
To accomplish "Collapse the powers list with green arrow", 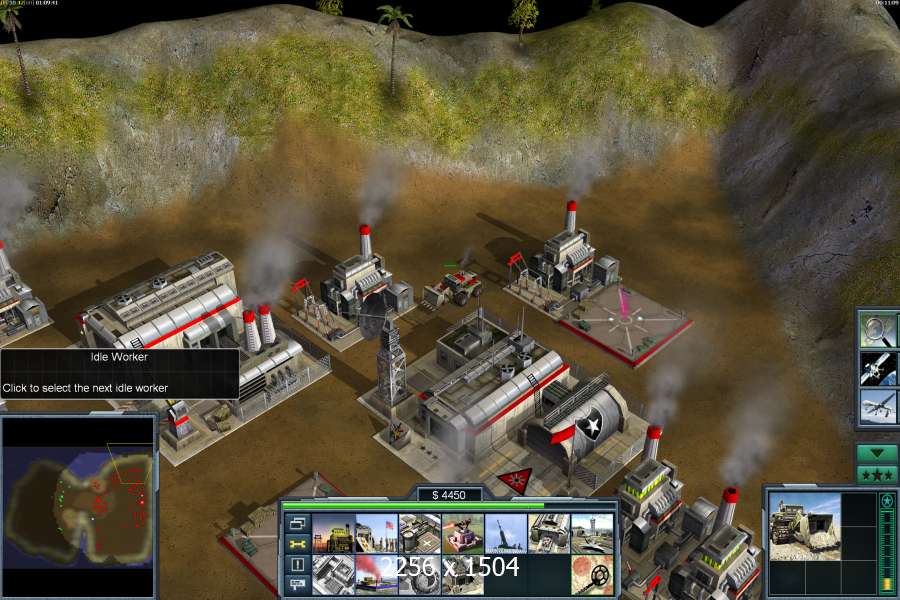I will [877, 453].
